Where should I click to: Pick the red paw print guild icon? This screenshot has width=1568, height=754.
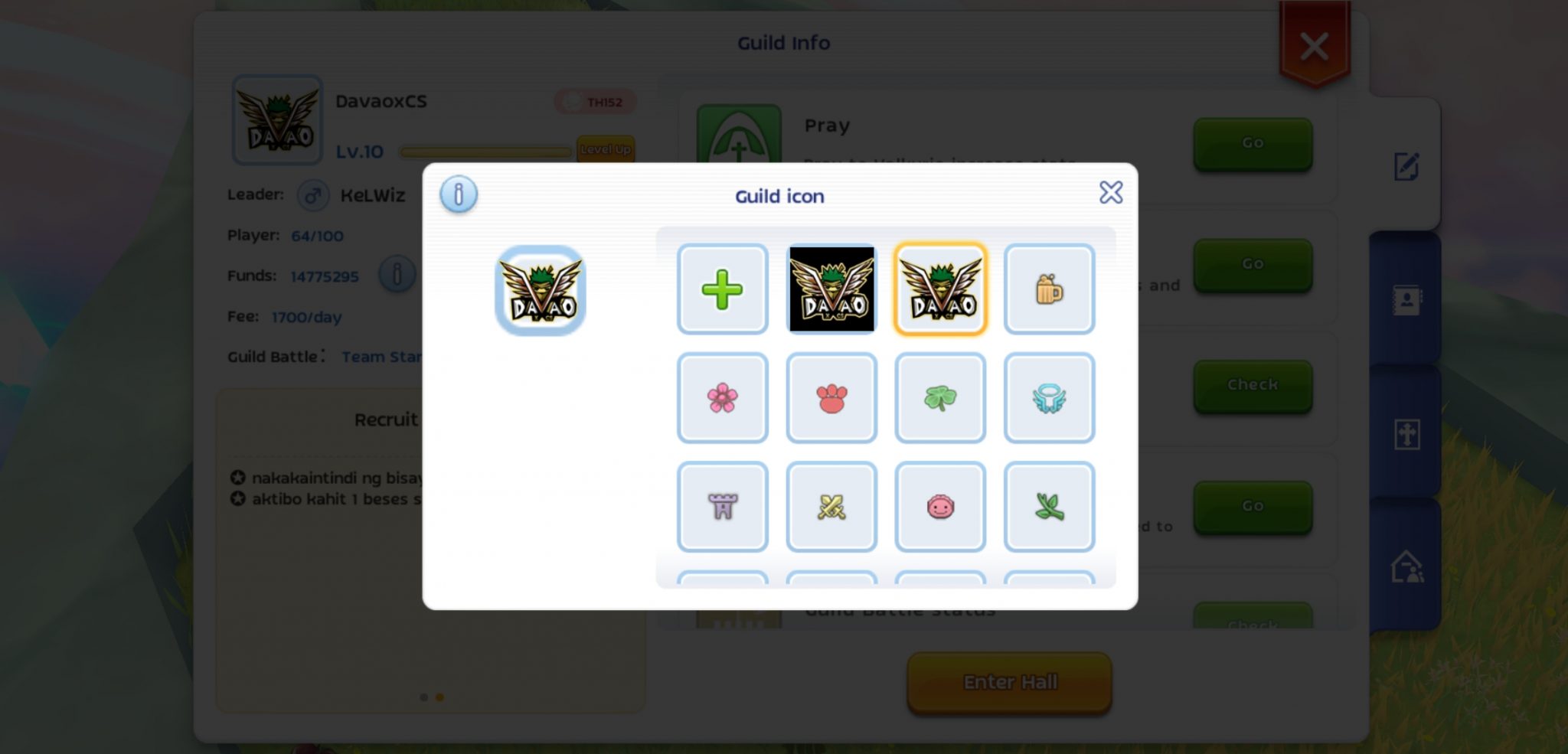coord(831,397)
